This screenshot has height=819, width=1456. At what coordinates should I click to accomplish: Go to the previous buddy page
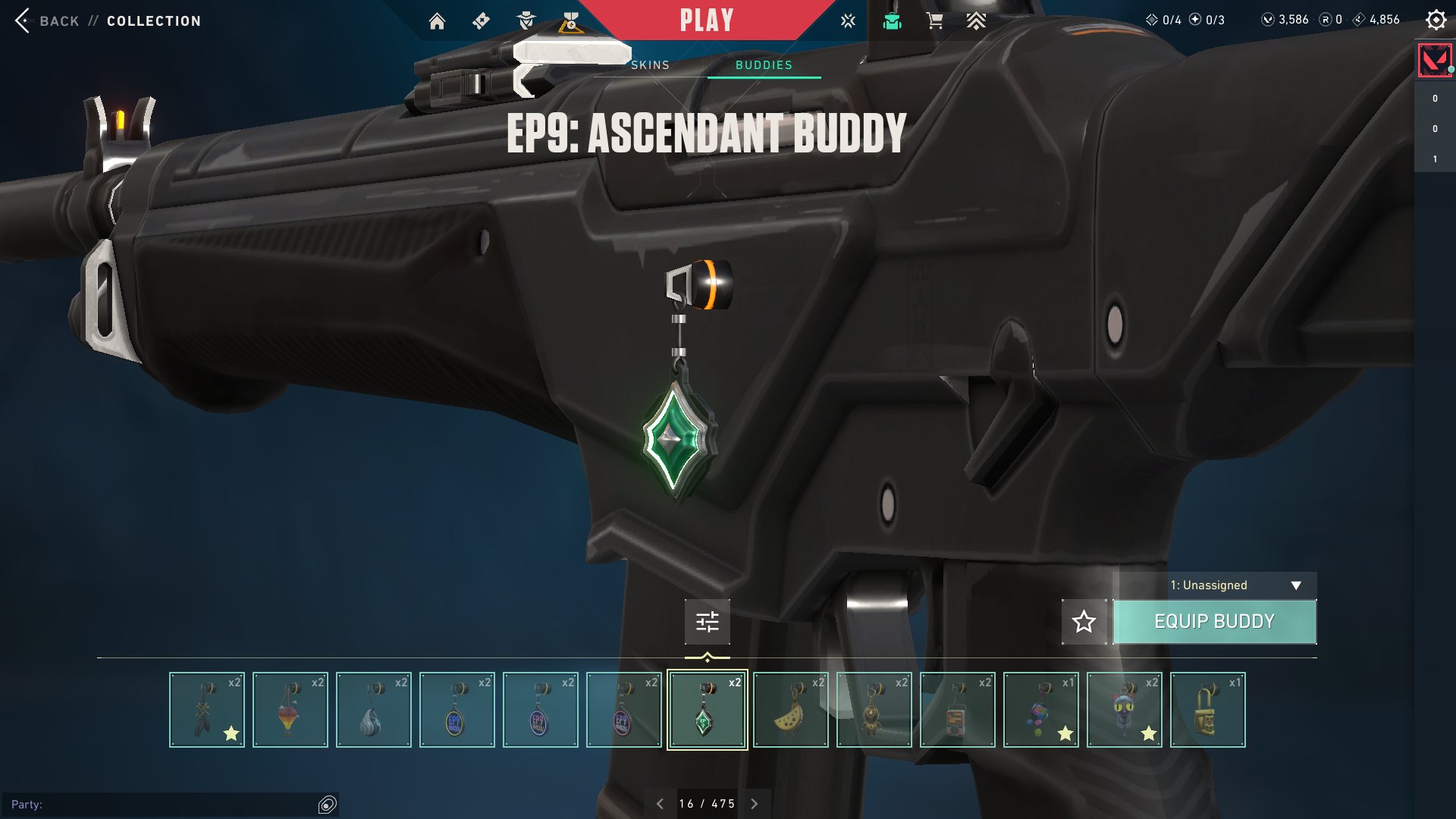pos(660,804)
